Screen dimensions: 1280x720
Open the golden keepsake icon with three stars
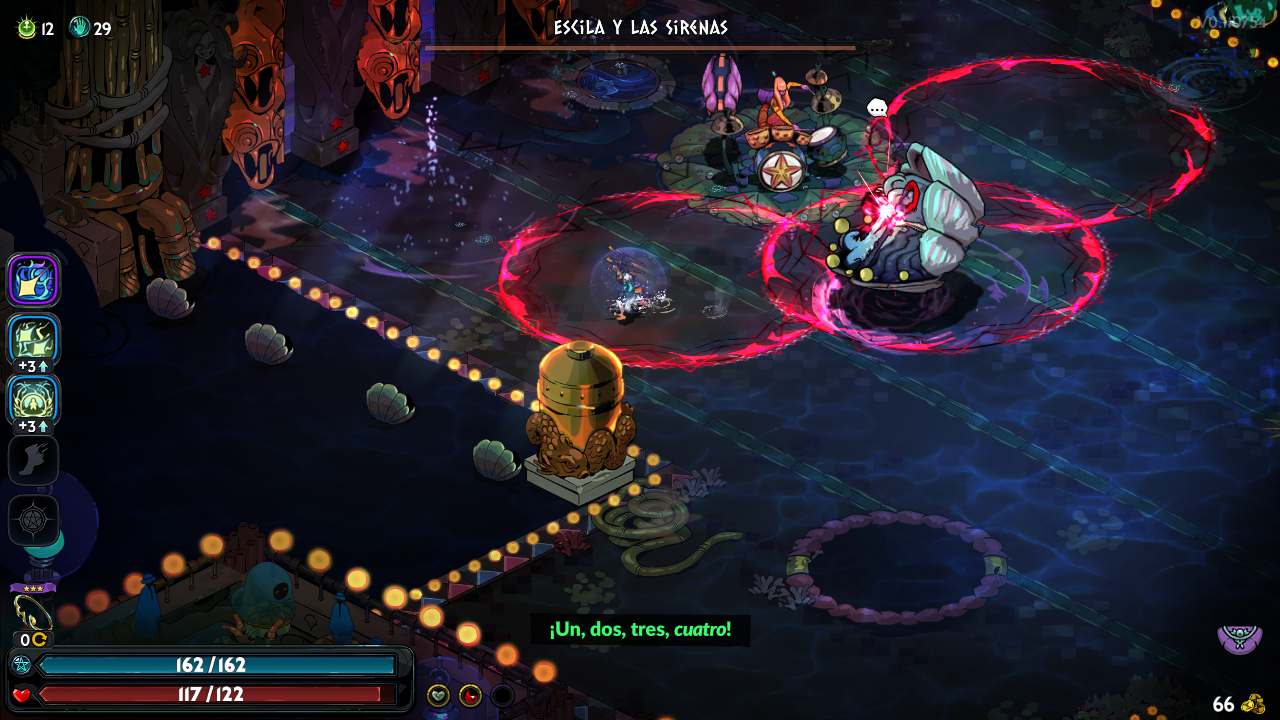[x=32, y=612]
